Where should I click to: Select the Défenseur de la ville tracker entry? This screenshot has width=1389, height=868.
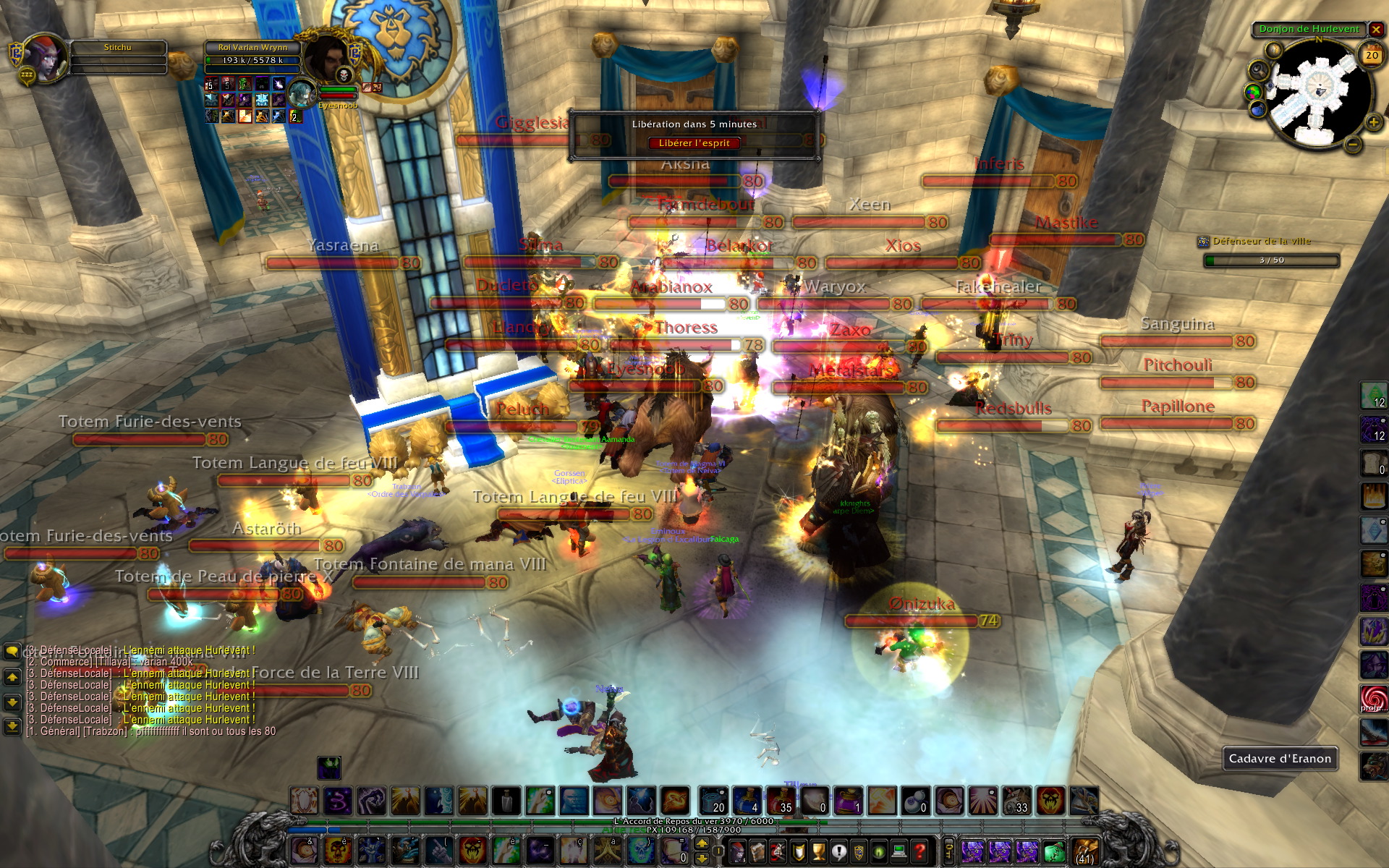[x=1261, y=242]
